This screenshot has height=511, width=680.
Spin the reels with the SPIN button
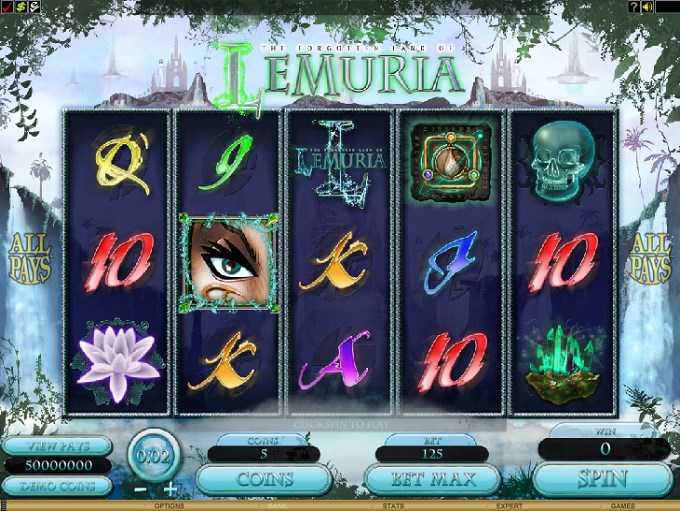[601, 480]
